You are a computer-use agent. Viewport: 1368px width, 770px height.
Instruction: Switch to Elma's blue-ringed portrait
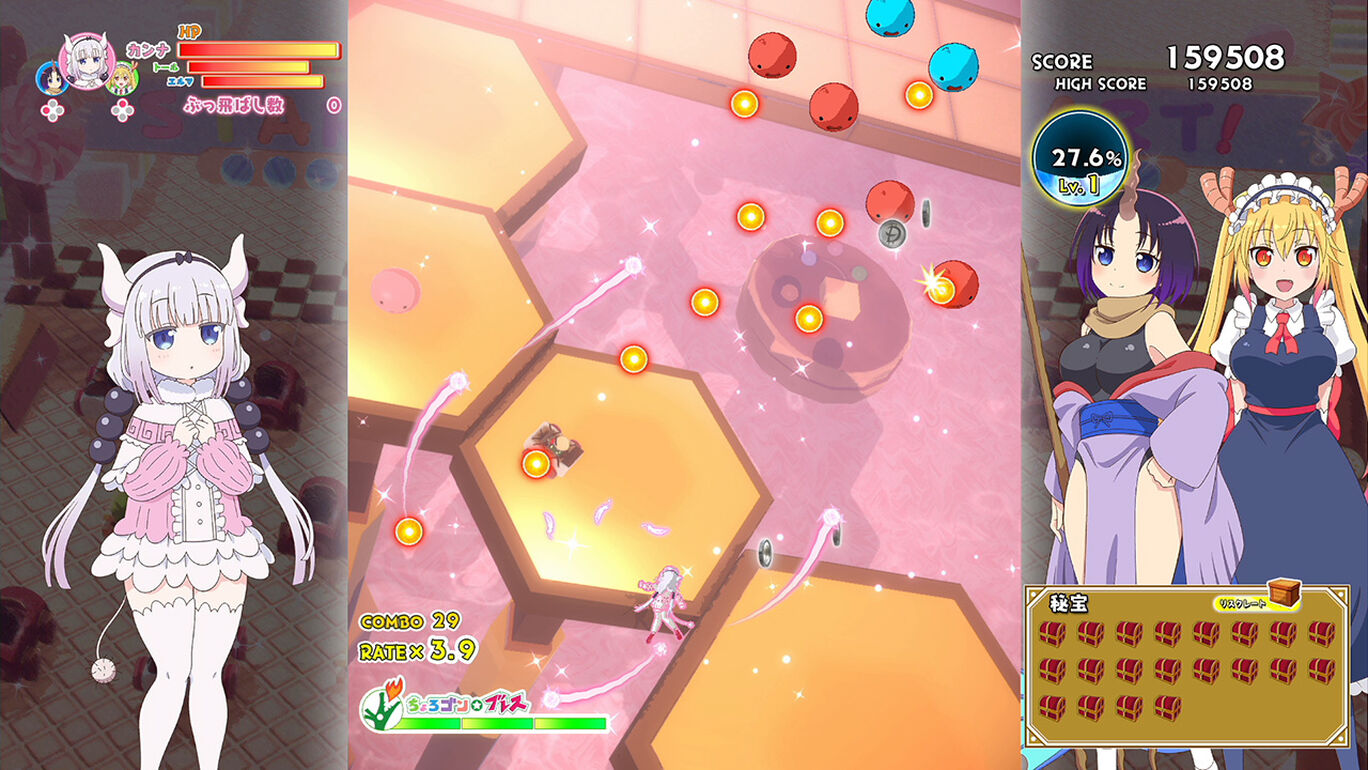click(52, 78)
